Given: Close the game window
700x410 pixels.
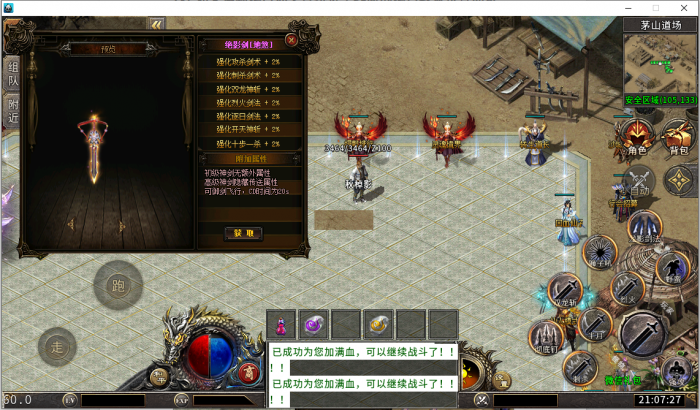Looking at the screenshot, I should 682,7.
